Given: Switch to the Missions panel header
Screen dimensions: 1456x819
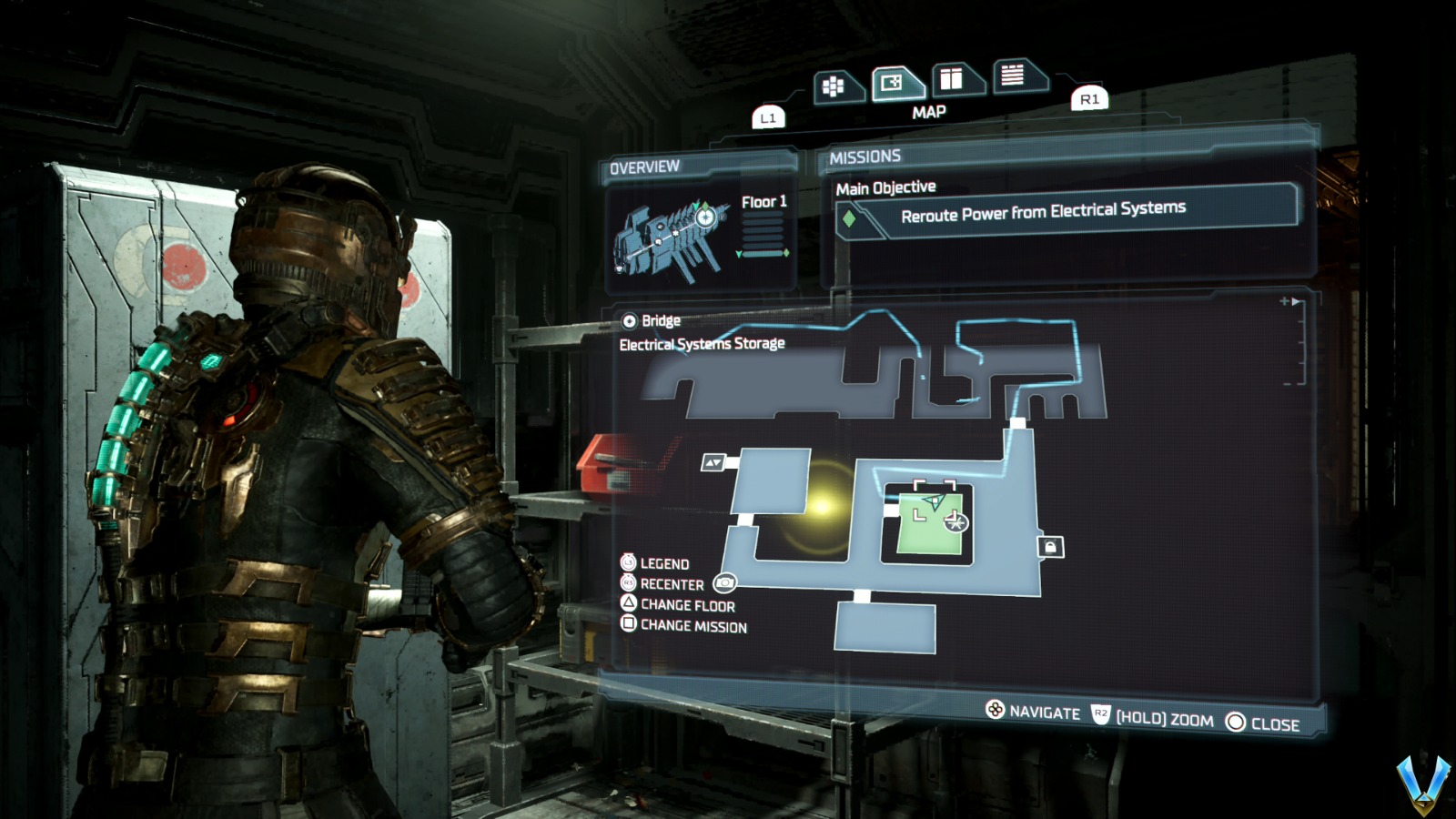Looking at the screenshot, I should [x=863, y=154].
